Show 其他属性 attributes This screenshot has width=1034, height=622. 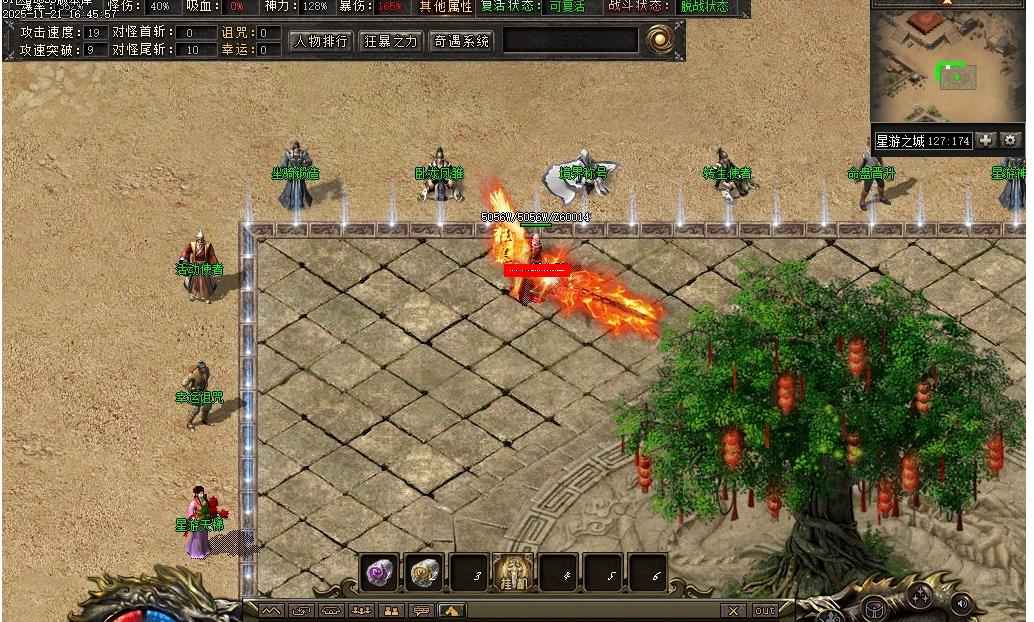[x=445, y=7]
